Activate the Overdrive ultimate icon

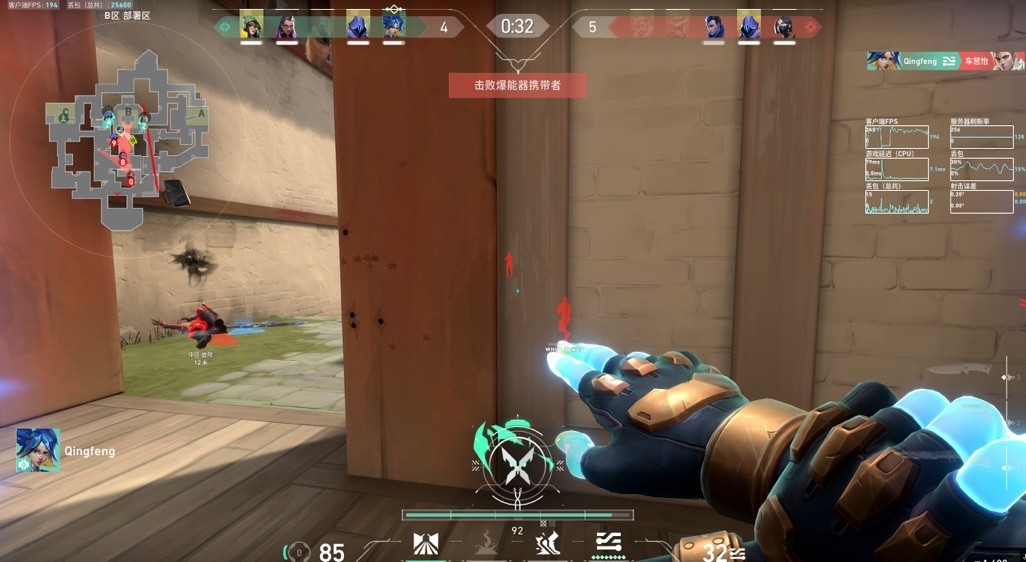pyautogui.click(x=608, y=541)
